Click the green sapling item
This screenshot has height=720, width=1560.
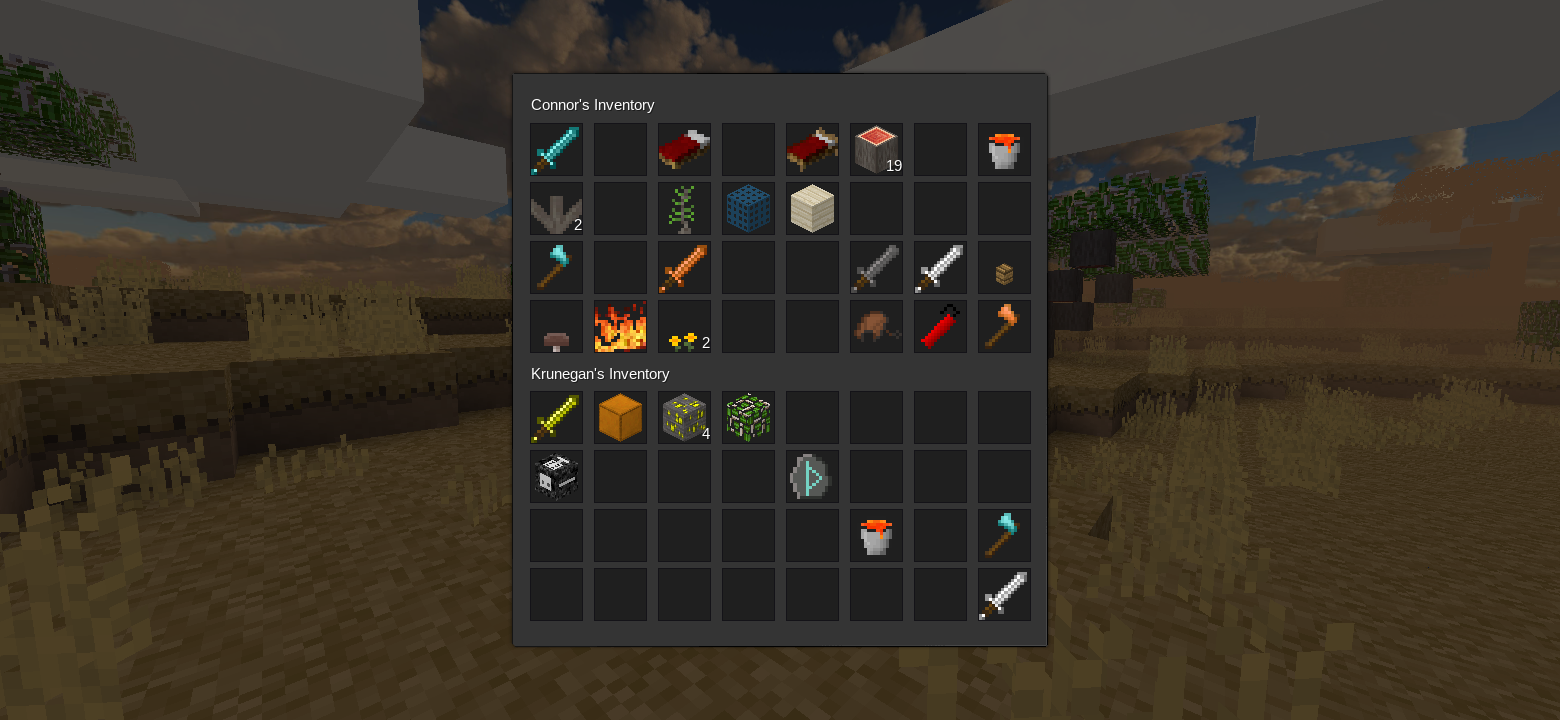[684, 209]
